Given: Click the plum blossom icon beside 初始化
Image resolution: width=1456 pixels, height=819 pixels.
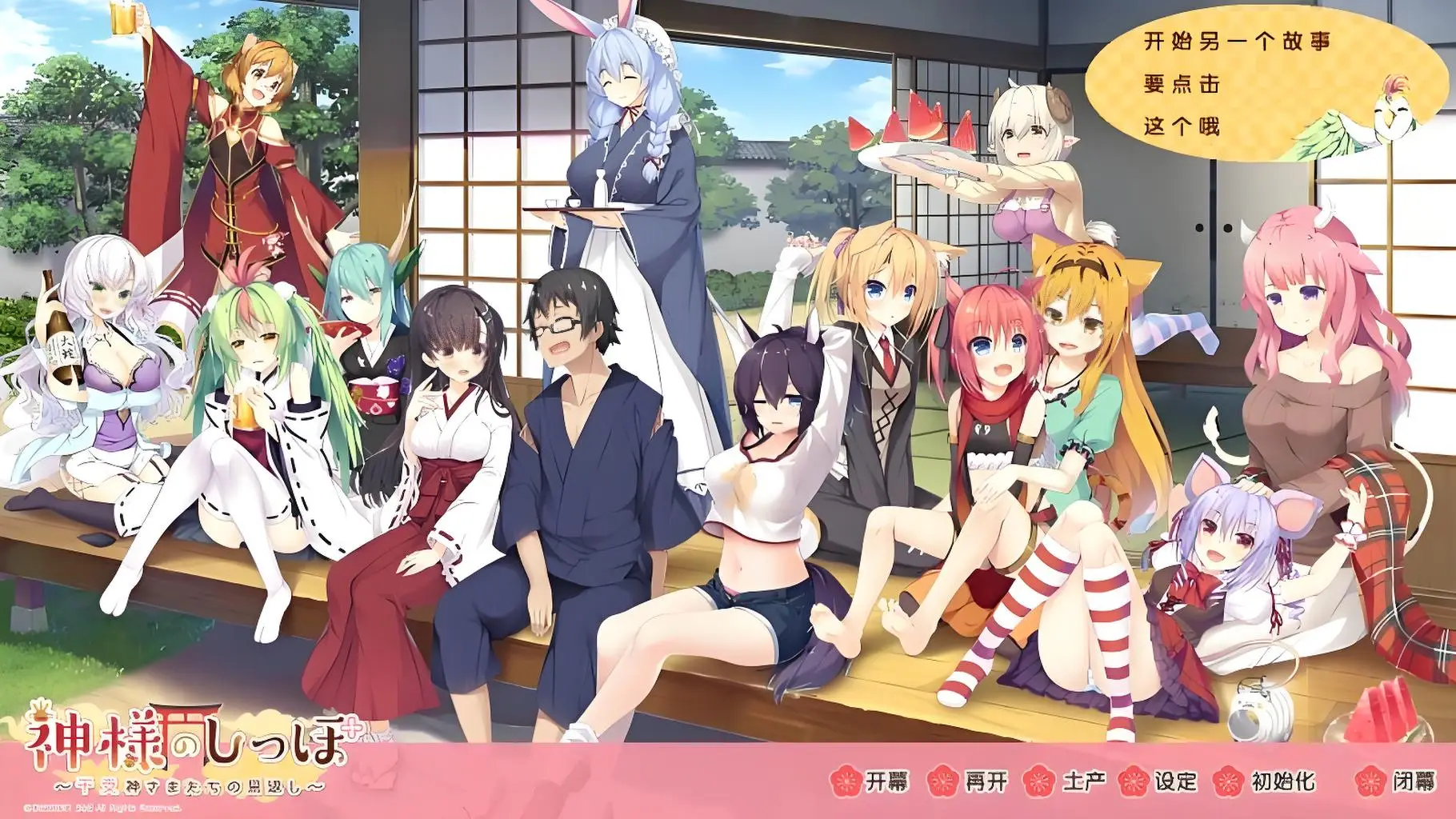Looking at the screenshot, I should (x=1227, y=781).
